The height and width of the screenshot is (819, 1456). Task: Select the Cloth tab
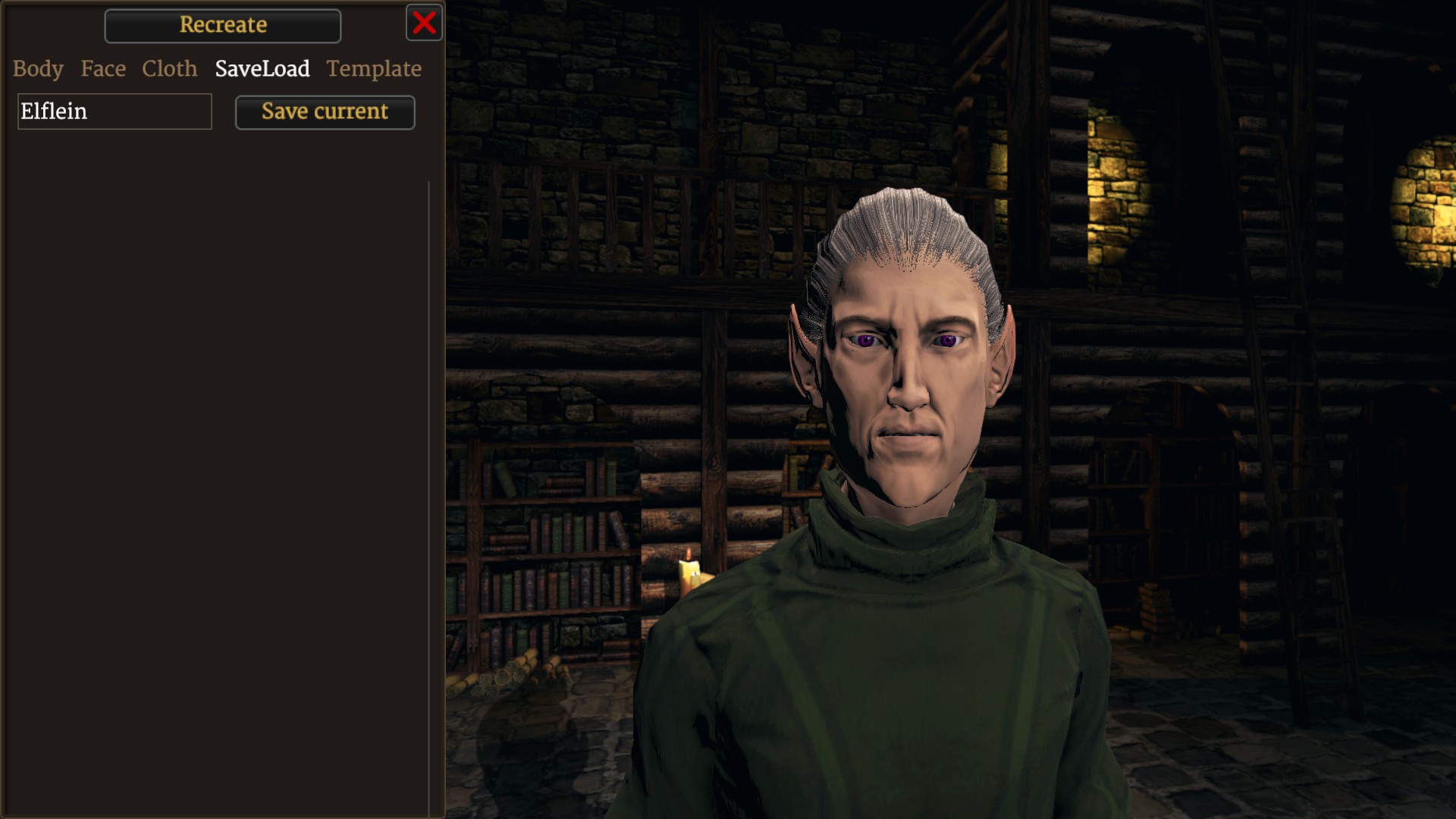(169, 69)
